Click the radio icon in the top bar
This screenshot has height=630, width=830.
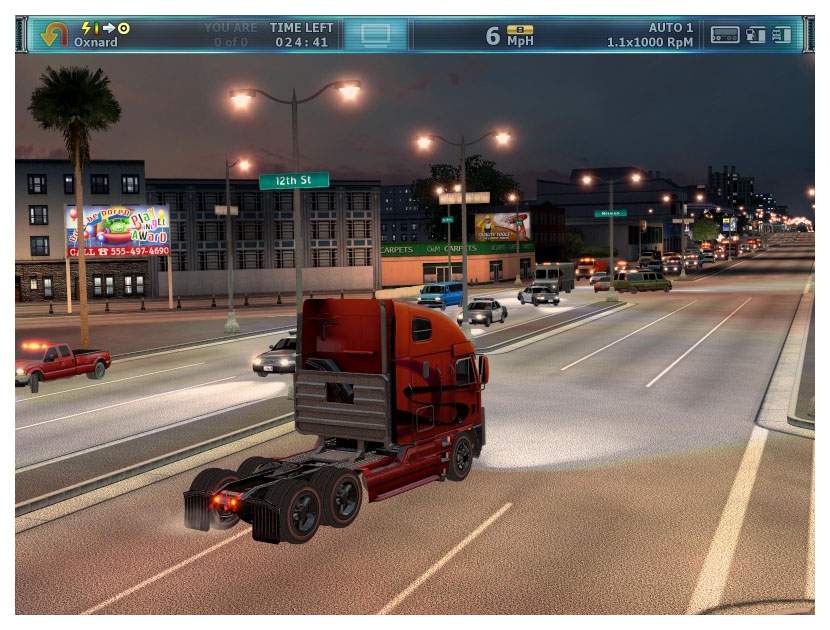click(x=725, y=34)
